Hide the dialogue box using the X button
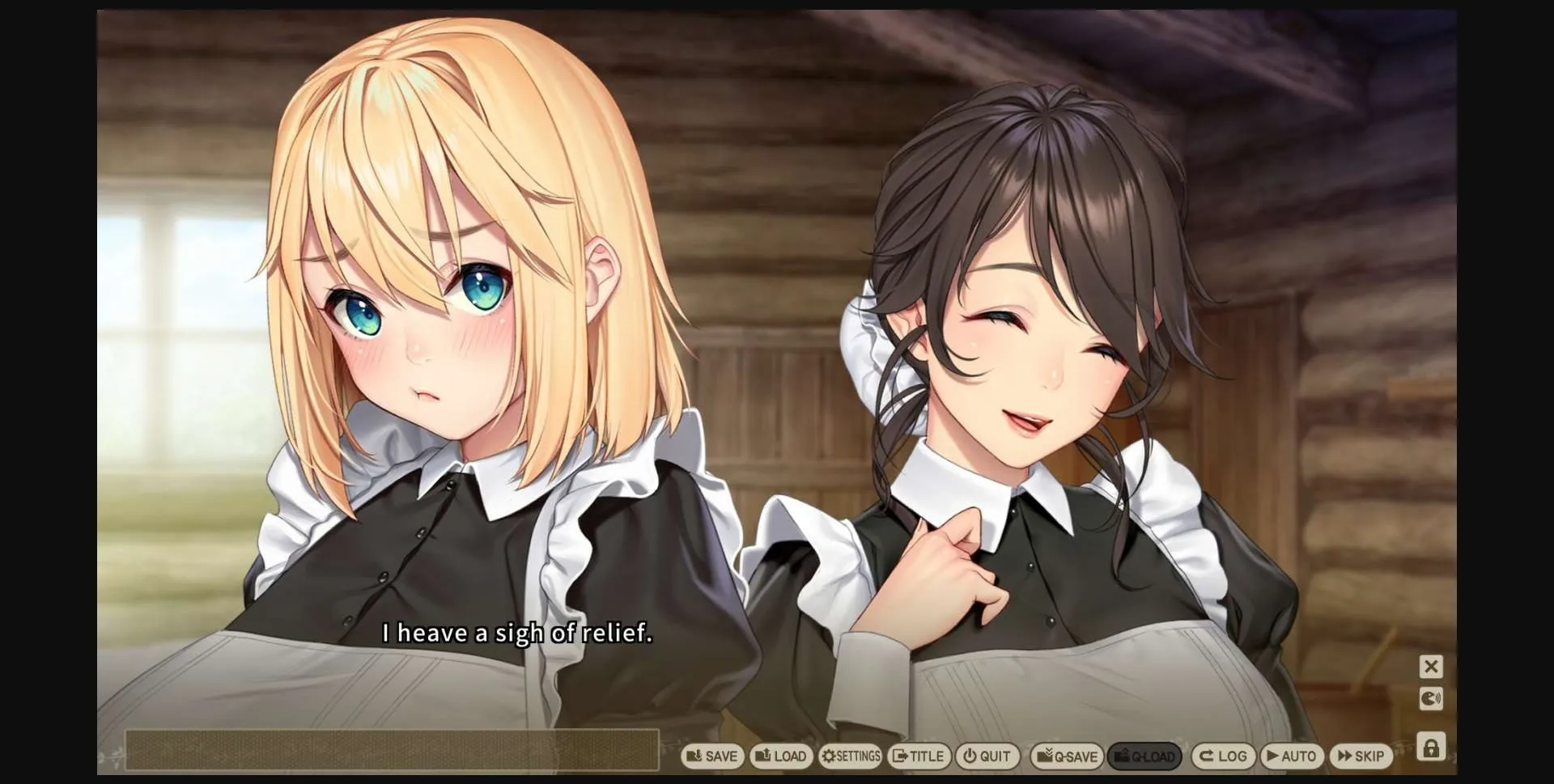The height and width of the screenshot is (784, 1554). 1432,666
